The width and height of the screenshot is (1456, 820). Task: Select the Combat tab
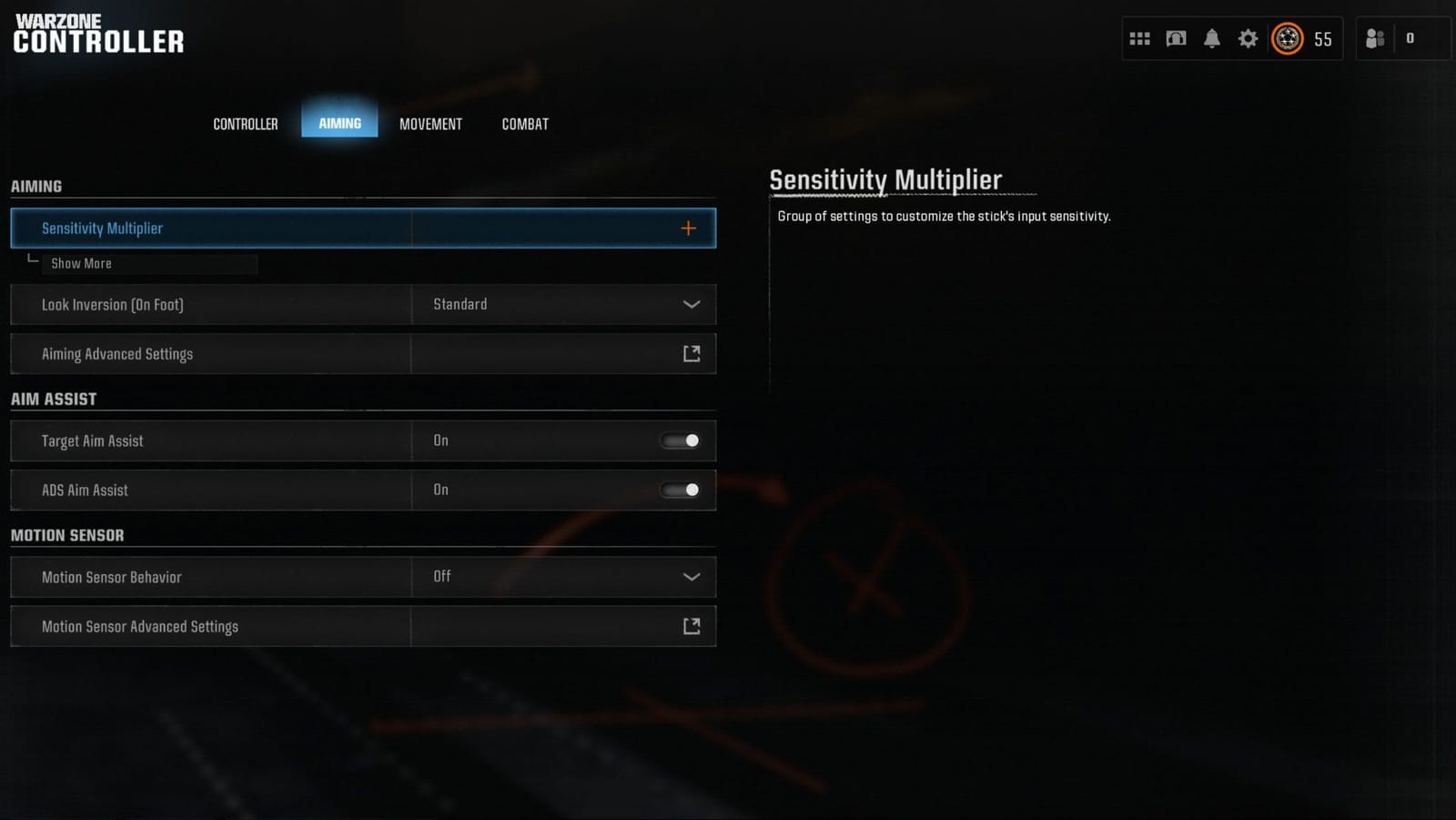tap(524, 124)
